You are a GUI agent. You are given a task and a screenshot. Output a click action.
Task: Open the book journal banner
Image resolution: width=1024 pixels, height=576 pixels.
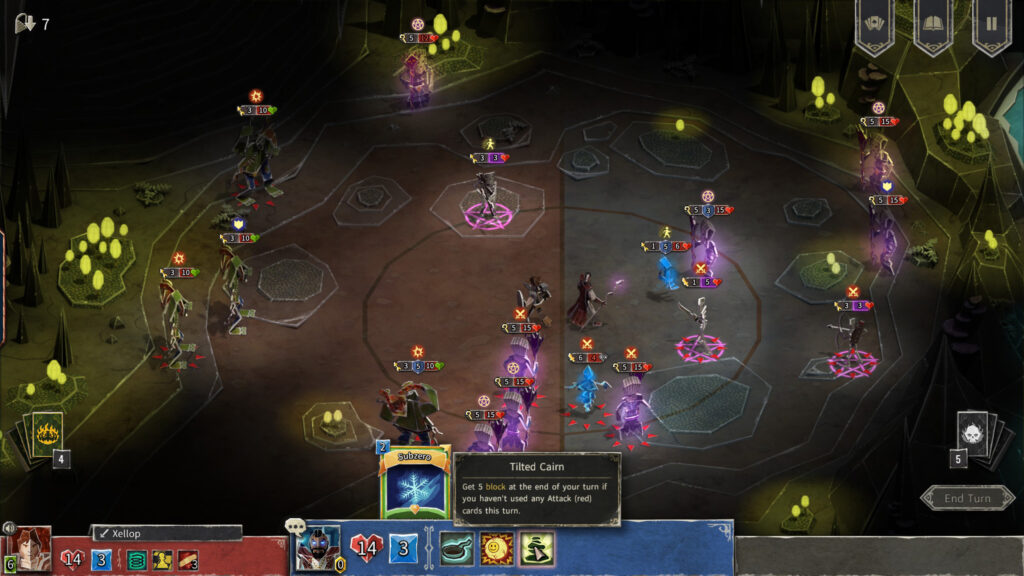coord(932,22)
